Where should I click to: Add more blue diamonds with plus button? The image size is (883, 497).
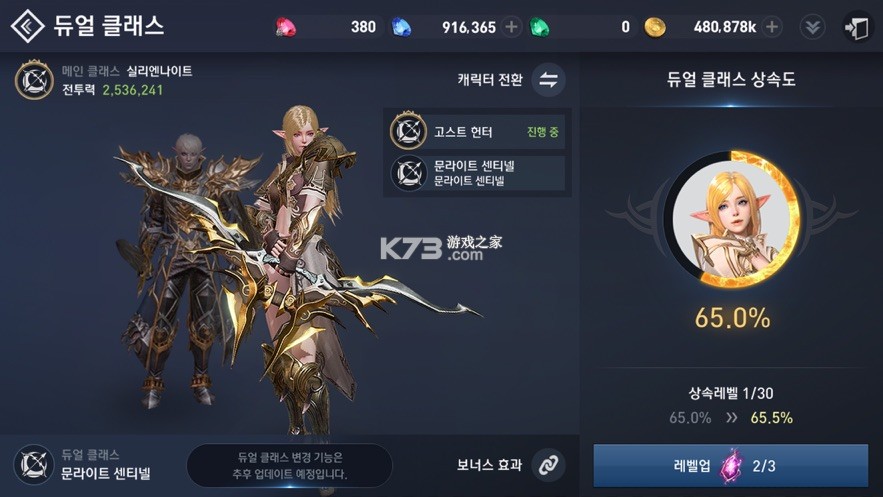pos(512,27)
